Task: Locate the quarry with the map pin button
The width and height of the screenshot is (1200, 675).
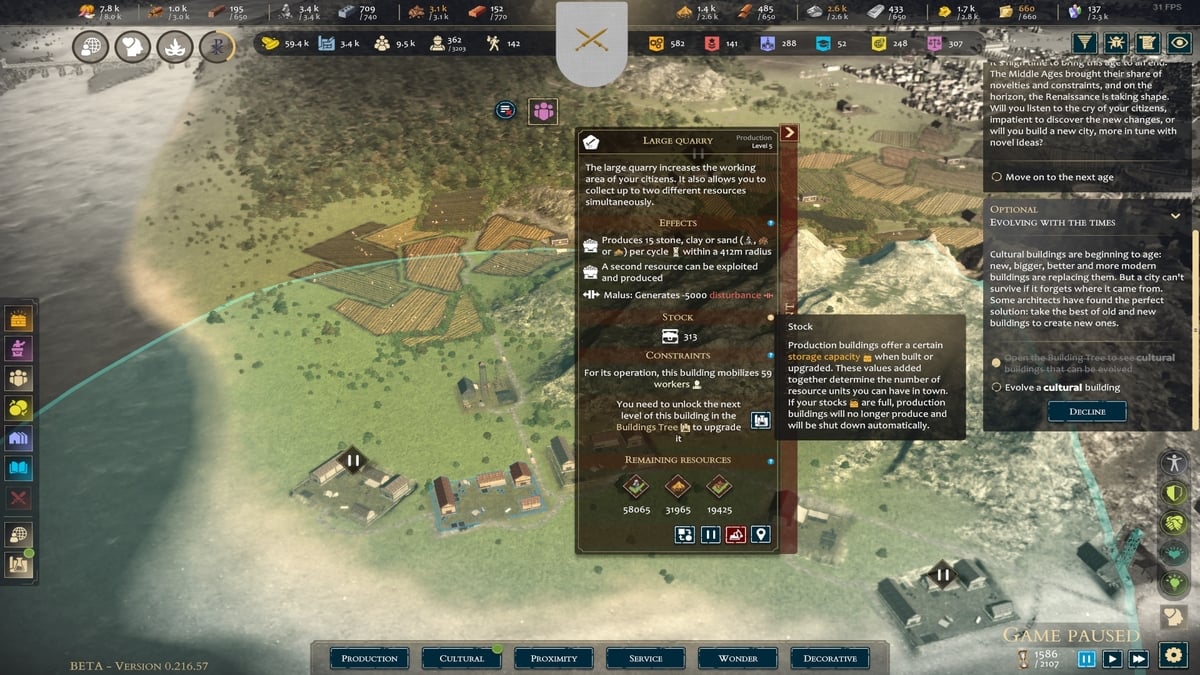Action: point(762,535)
